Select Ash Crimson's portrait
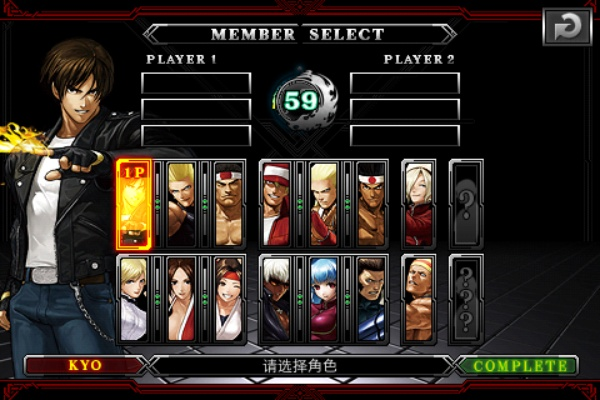Viewport: 600px width, 400px height. click(419, 204)
